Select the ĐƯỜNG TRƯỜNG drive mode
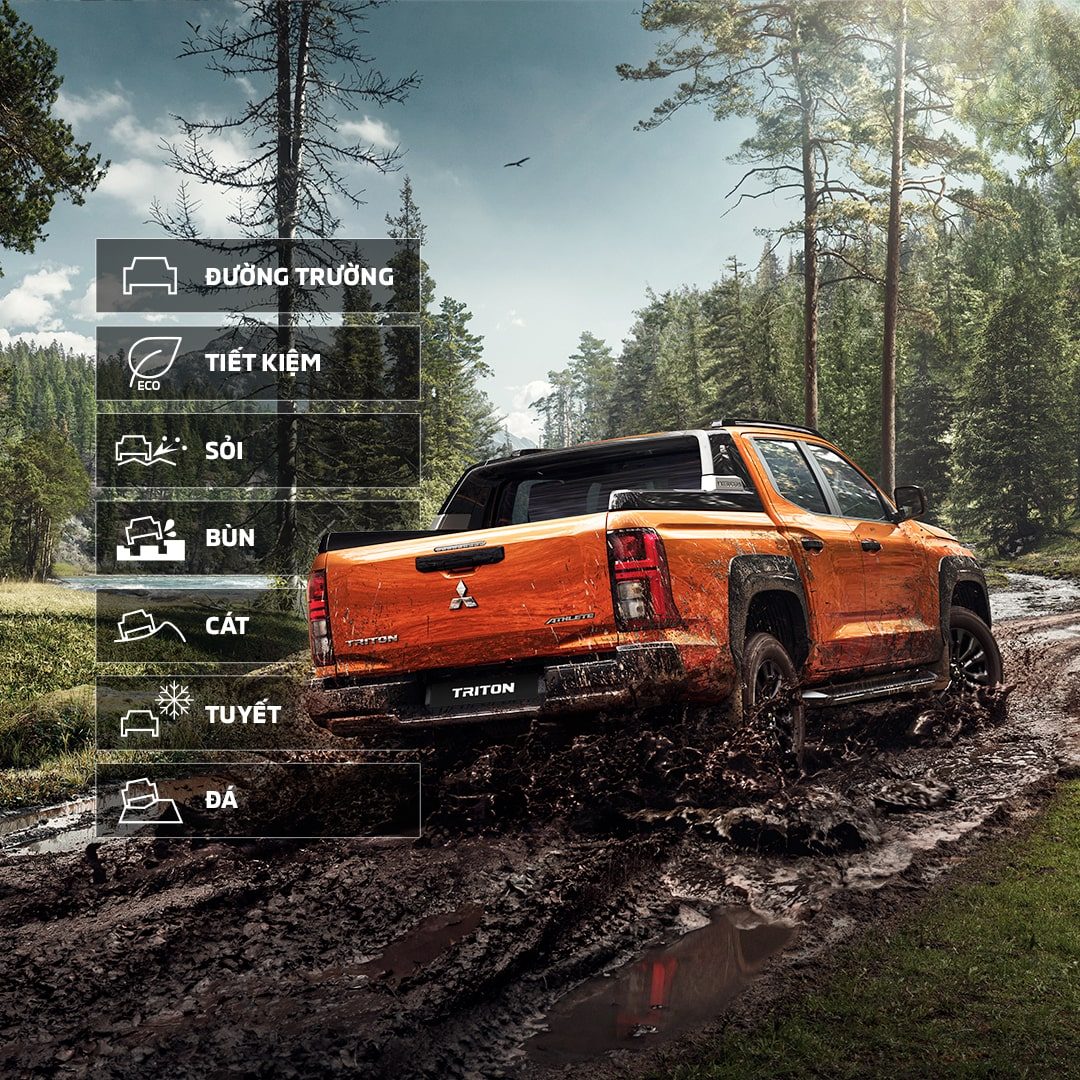The height and width of the screenshot is (1080, 1080). coord(258,276)
